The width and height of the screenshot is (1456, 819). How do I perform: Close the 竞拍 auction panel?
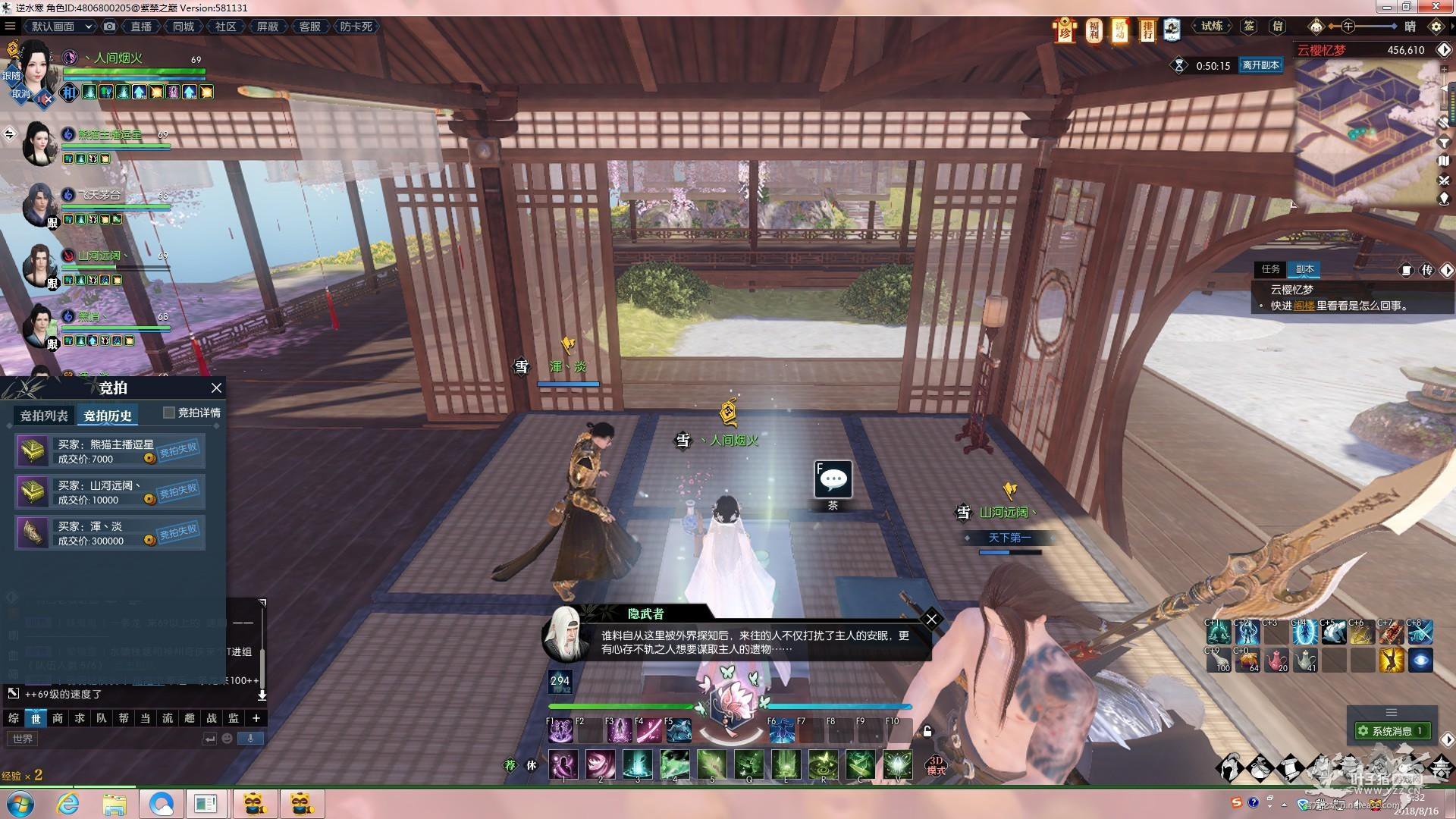(x=216, y=388)
